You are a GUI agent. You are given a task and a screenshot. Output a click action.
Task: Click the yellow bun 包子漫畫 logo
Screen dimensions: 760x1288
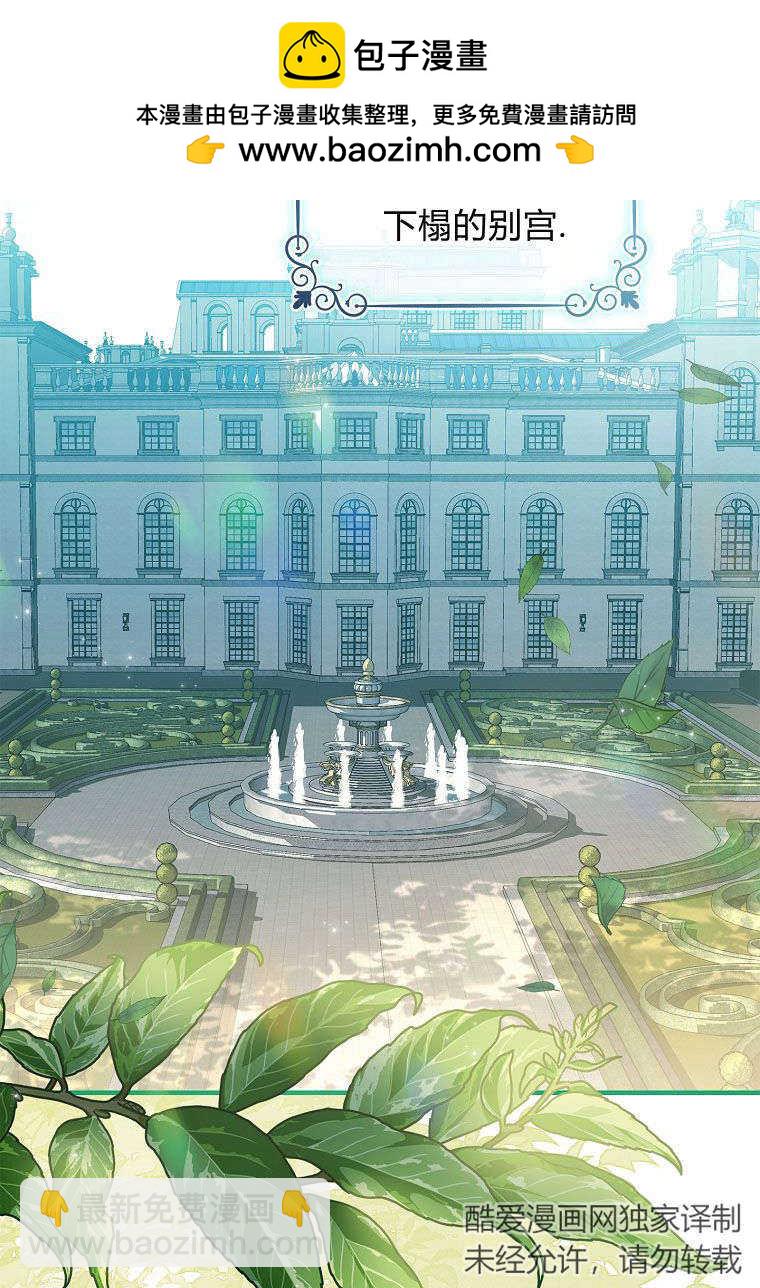pos(311,56)
